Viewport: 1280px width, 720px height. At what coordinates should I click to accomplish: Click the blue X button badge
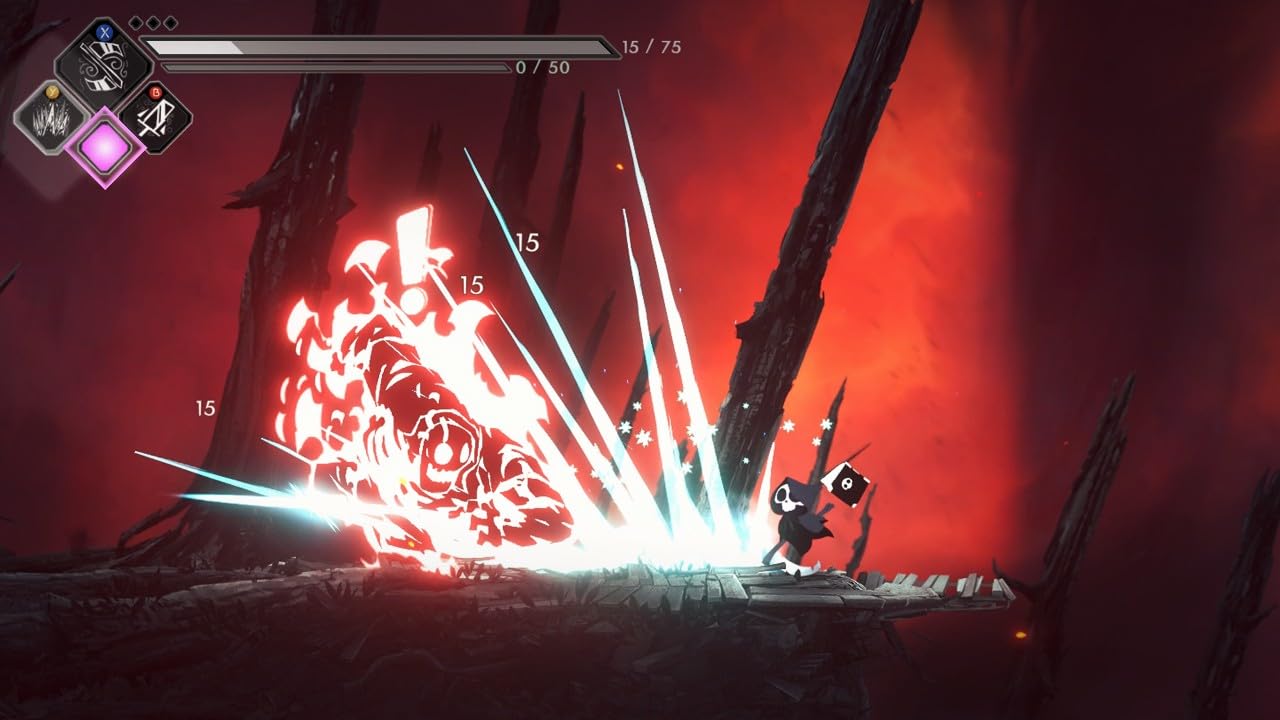104,33
